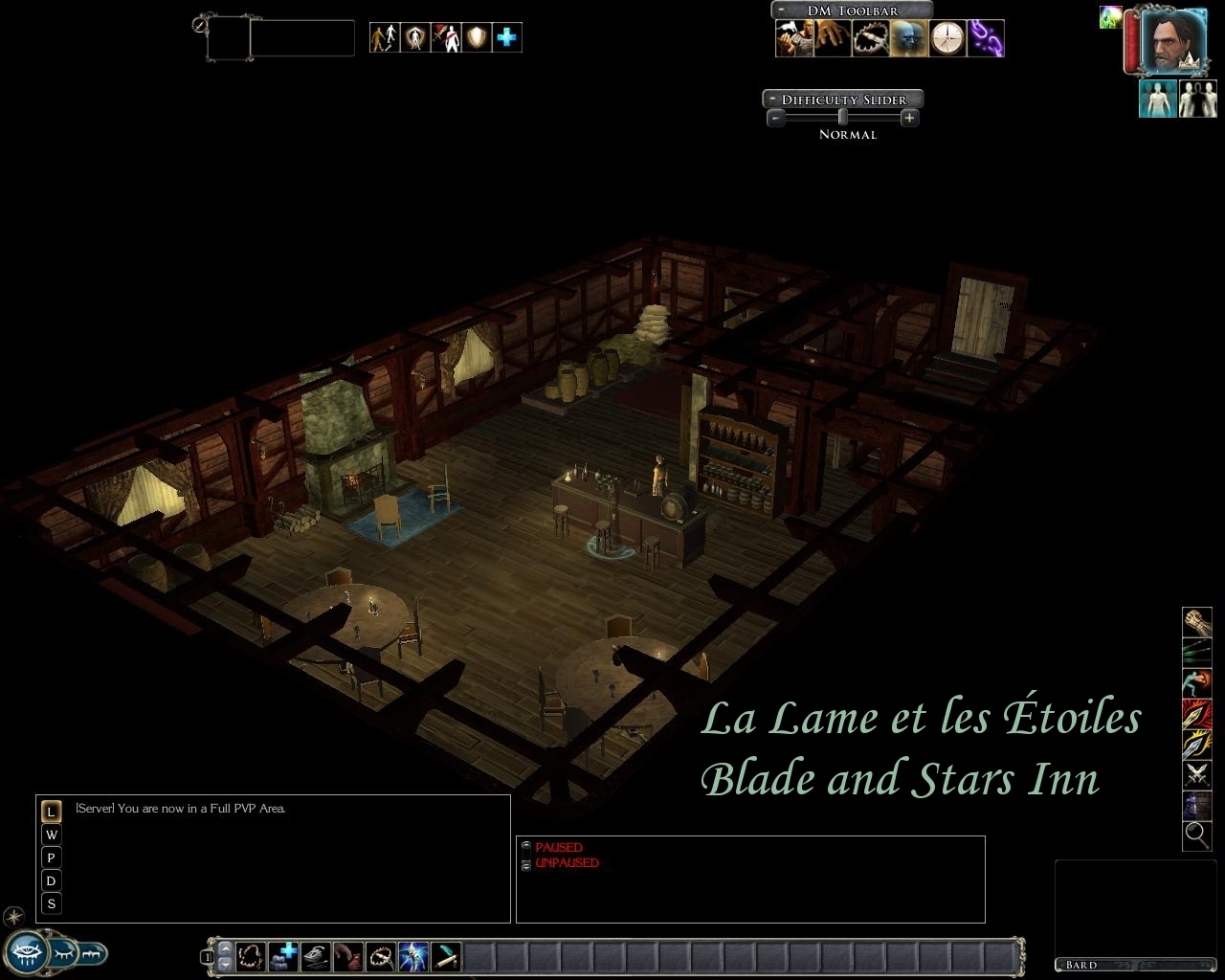
Task: Activate the purple chain DM tool
Action: tap(986, 39)
